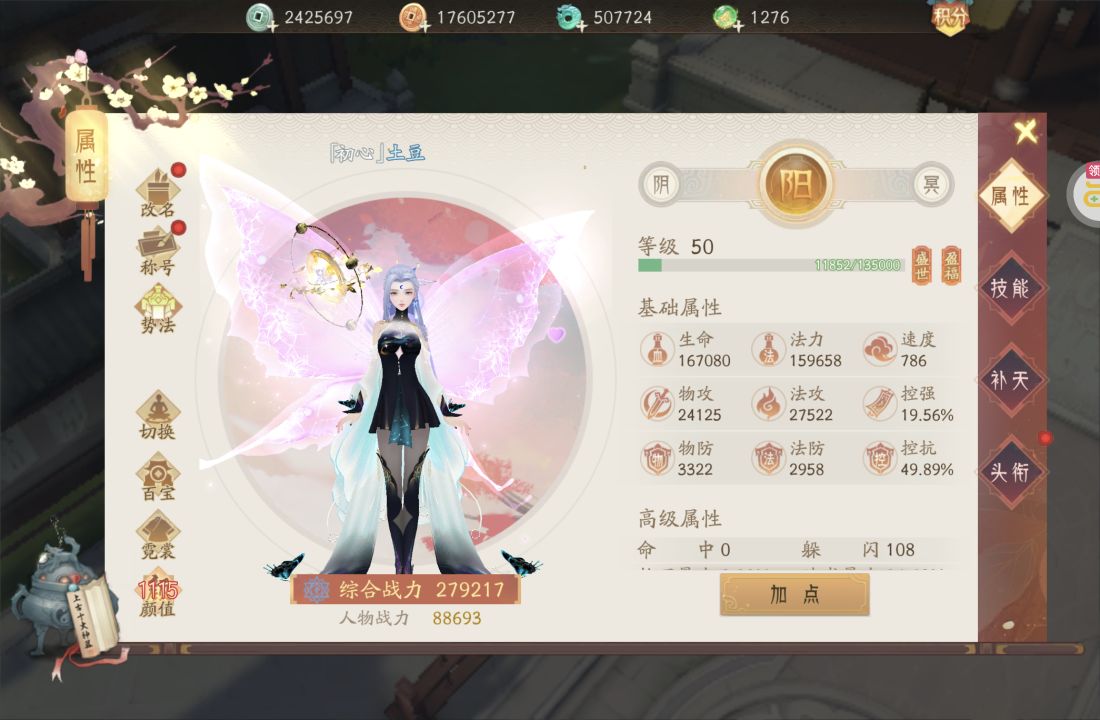Open the 称号 title menu
1100x720 pixels.
(x=158, y=249)
